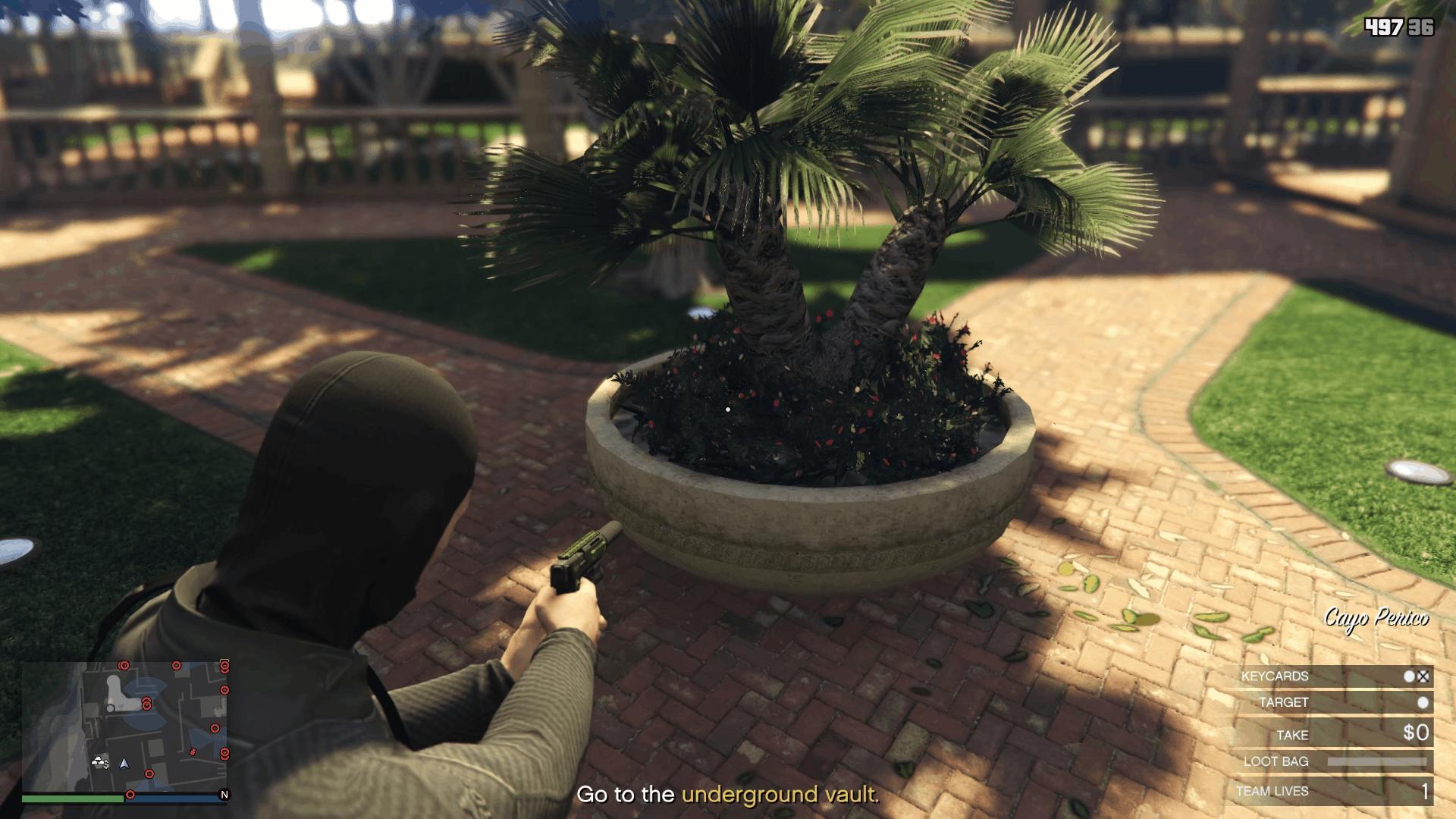The image size is (1456, 819).
Task: Select the gold stack loot icon on minimap
Action: coord(98,761)
